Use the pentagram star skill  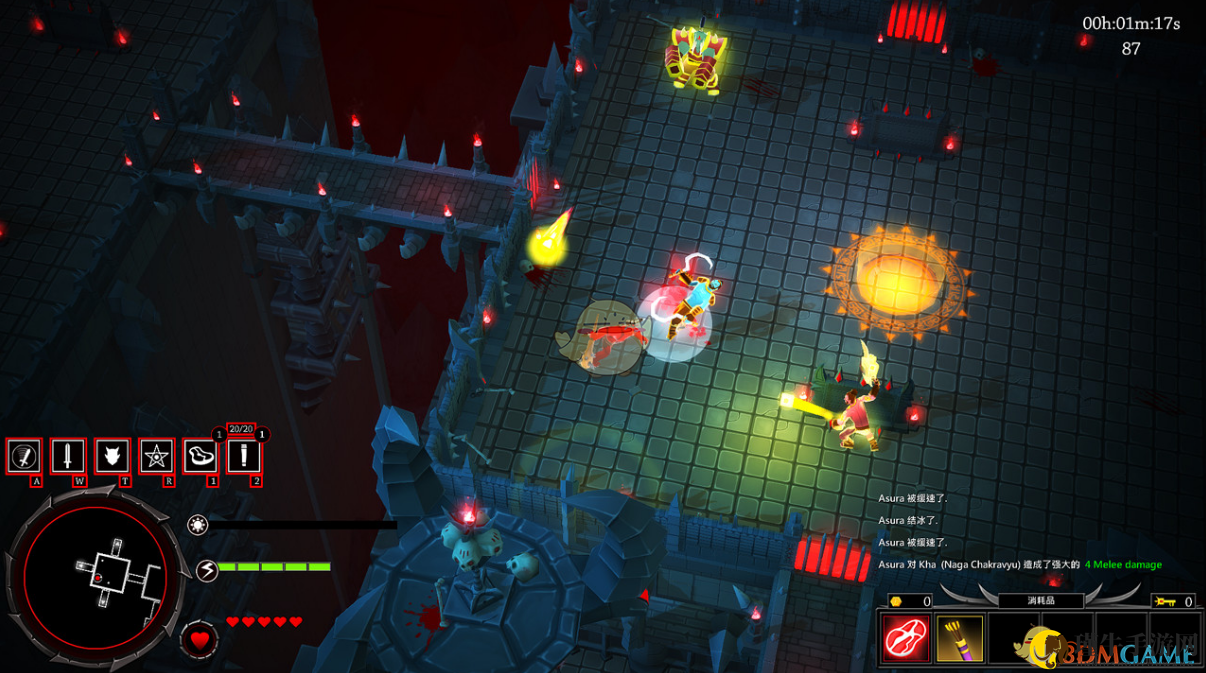(157, 456)
